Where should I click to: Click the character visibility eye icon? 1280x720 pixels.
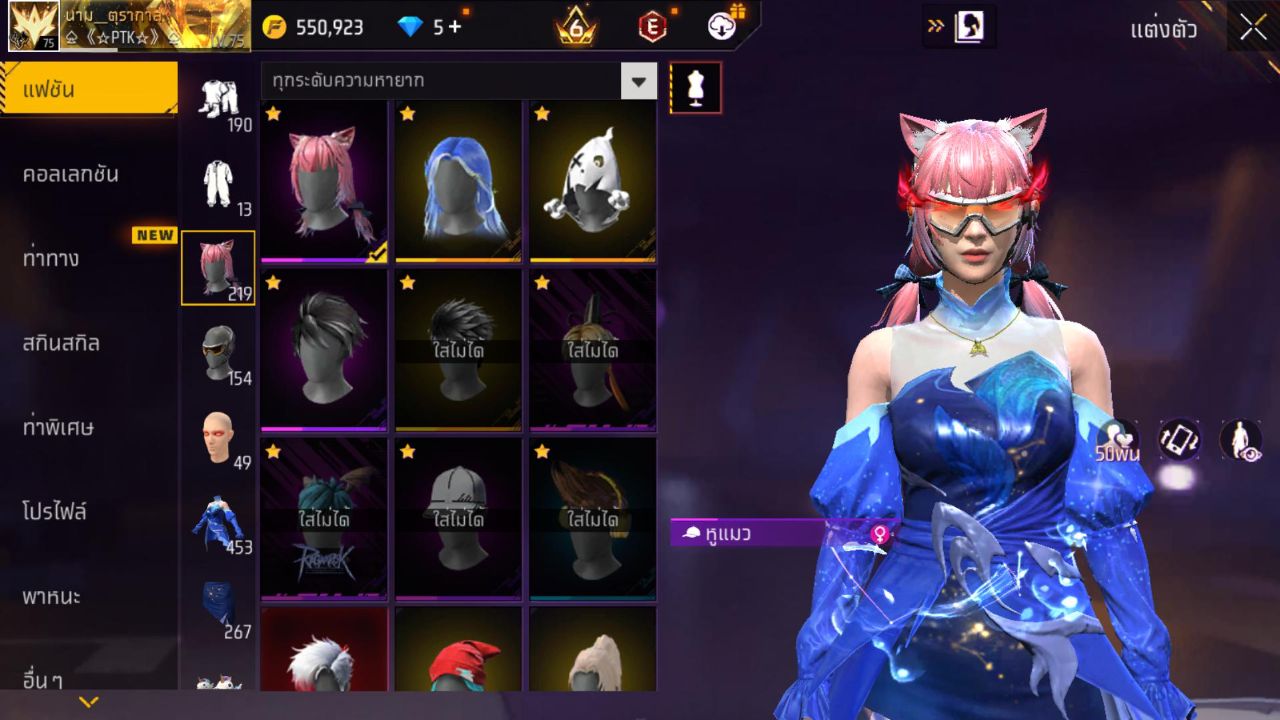[1240, 440]
